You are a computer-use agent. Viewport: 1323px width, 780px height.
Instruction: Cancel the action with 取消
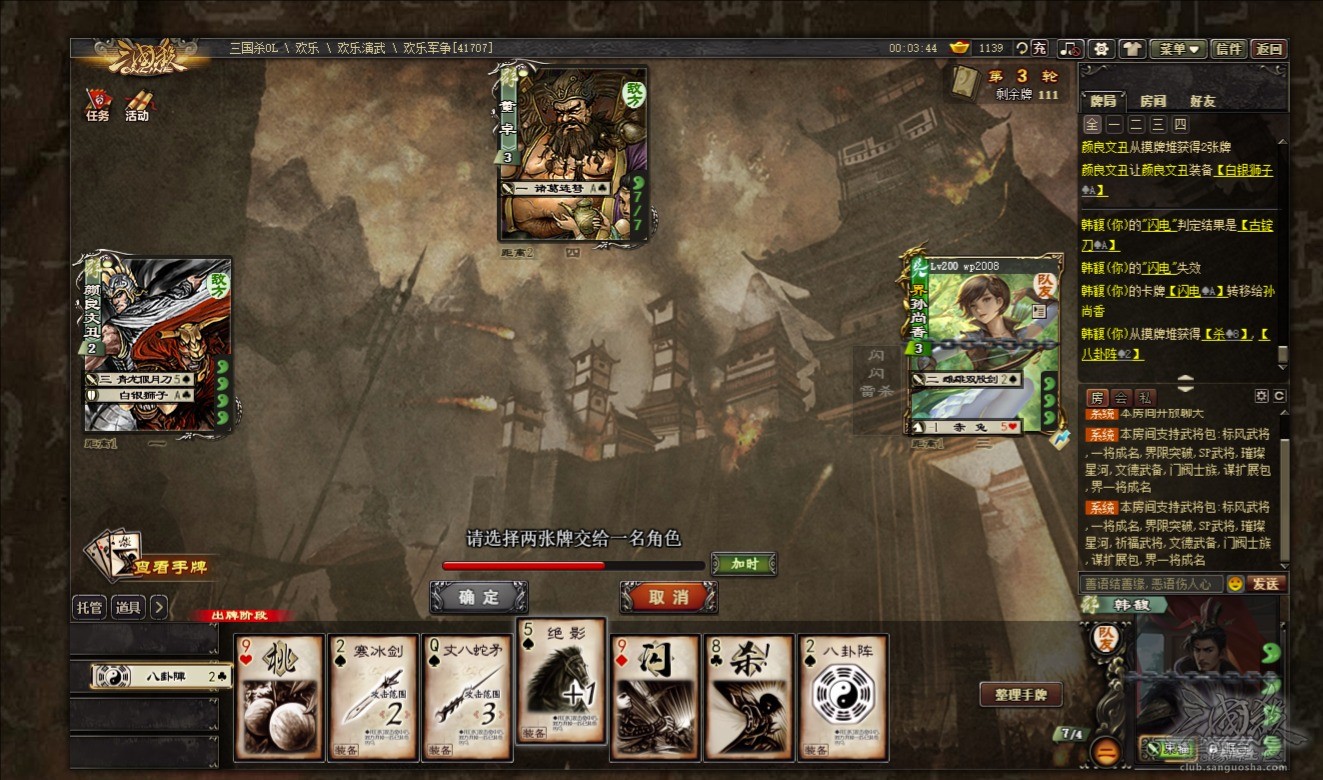pos(668,597)
